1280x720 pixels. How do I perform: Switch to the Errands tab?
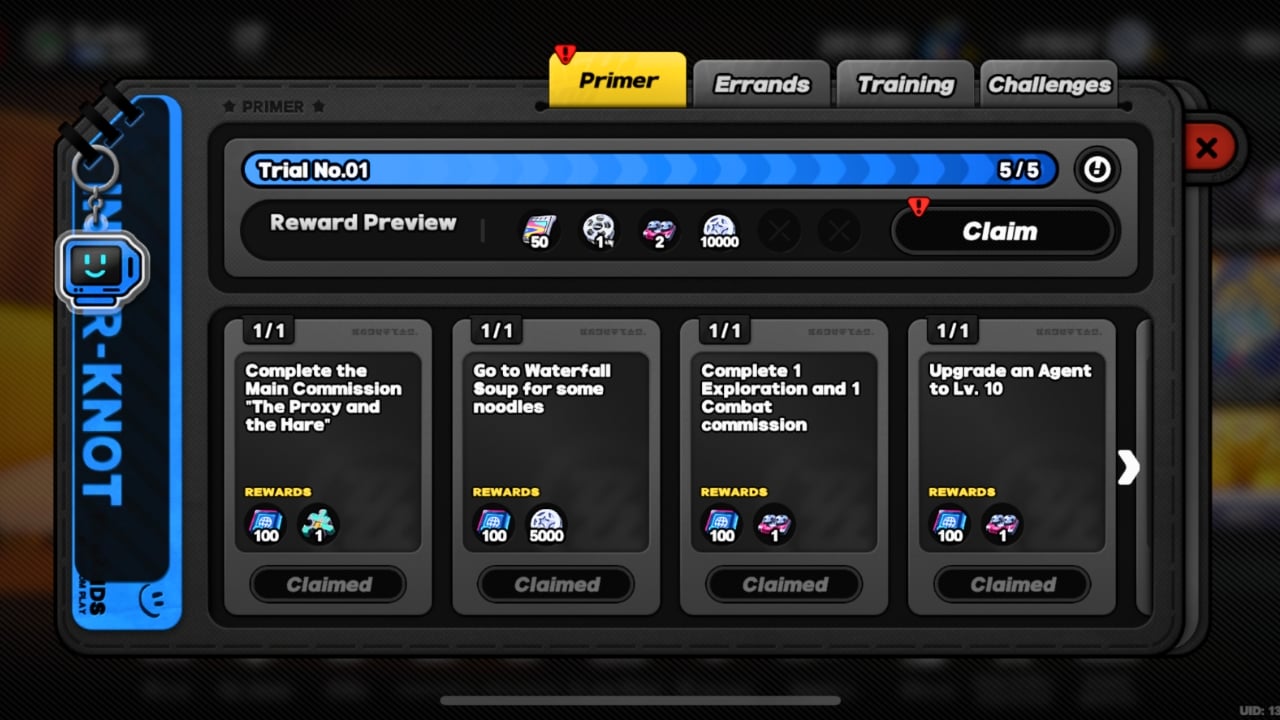[x=761, y=84]
